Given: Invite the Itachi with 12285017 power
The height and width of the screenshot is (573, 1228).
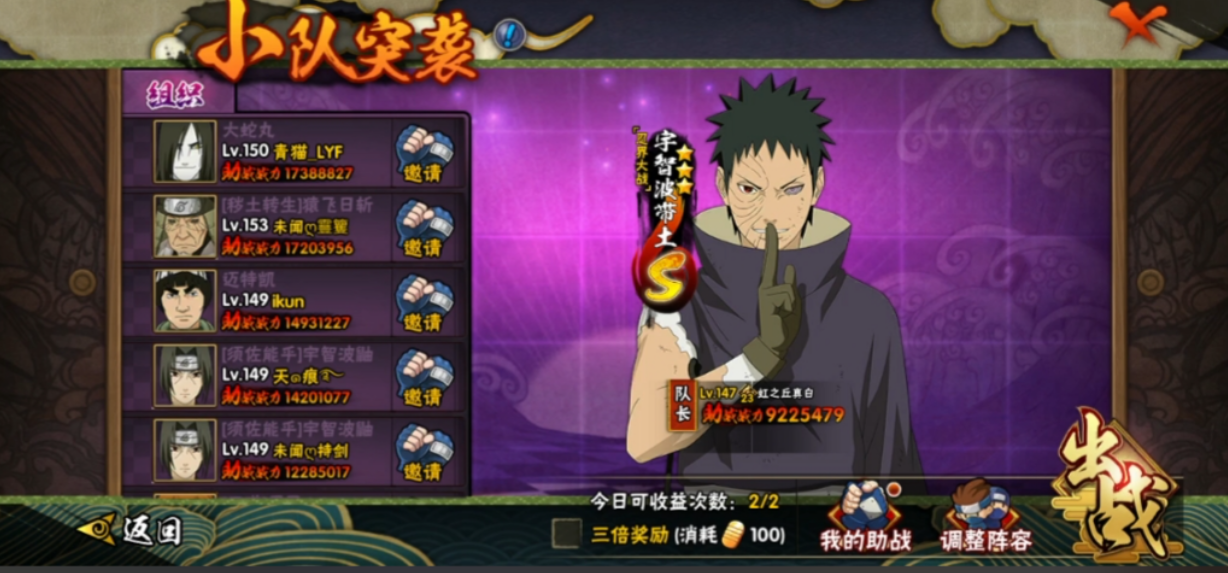Looking at the screenshot, I should [x=424, y=452].
